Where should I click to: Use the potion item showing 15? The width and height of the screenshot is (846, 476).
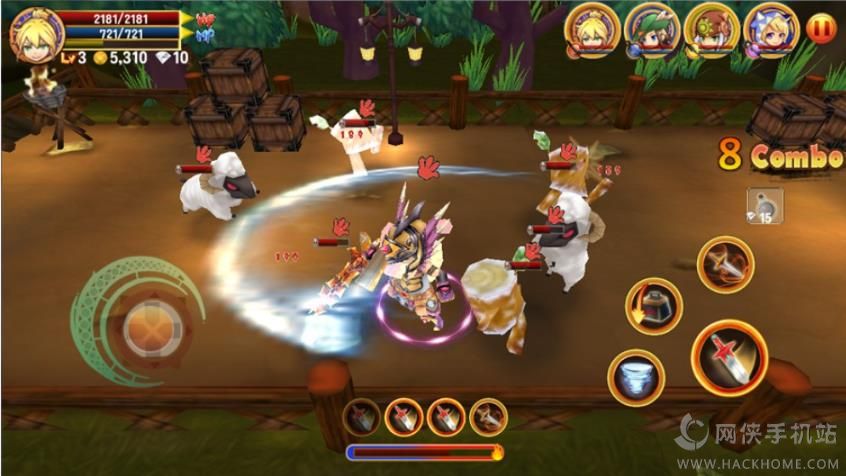[x=765, y=206]
